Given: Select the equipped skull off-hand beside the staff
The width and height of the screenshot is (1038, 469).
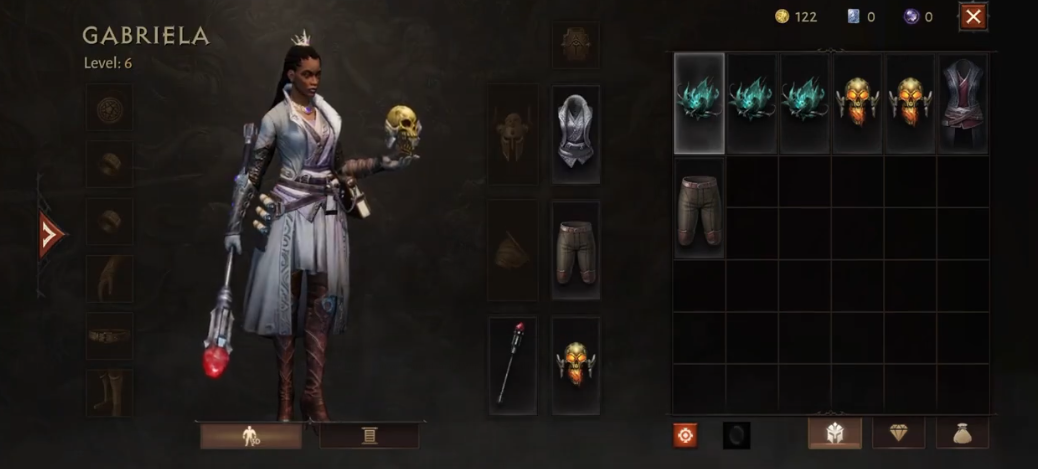Looking at the screenshot, I should pos(575,365).
